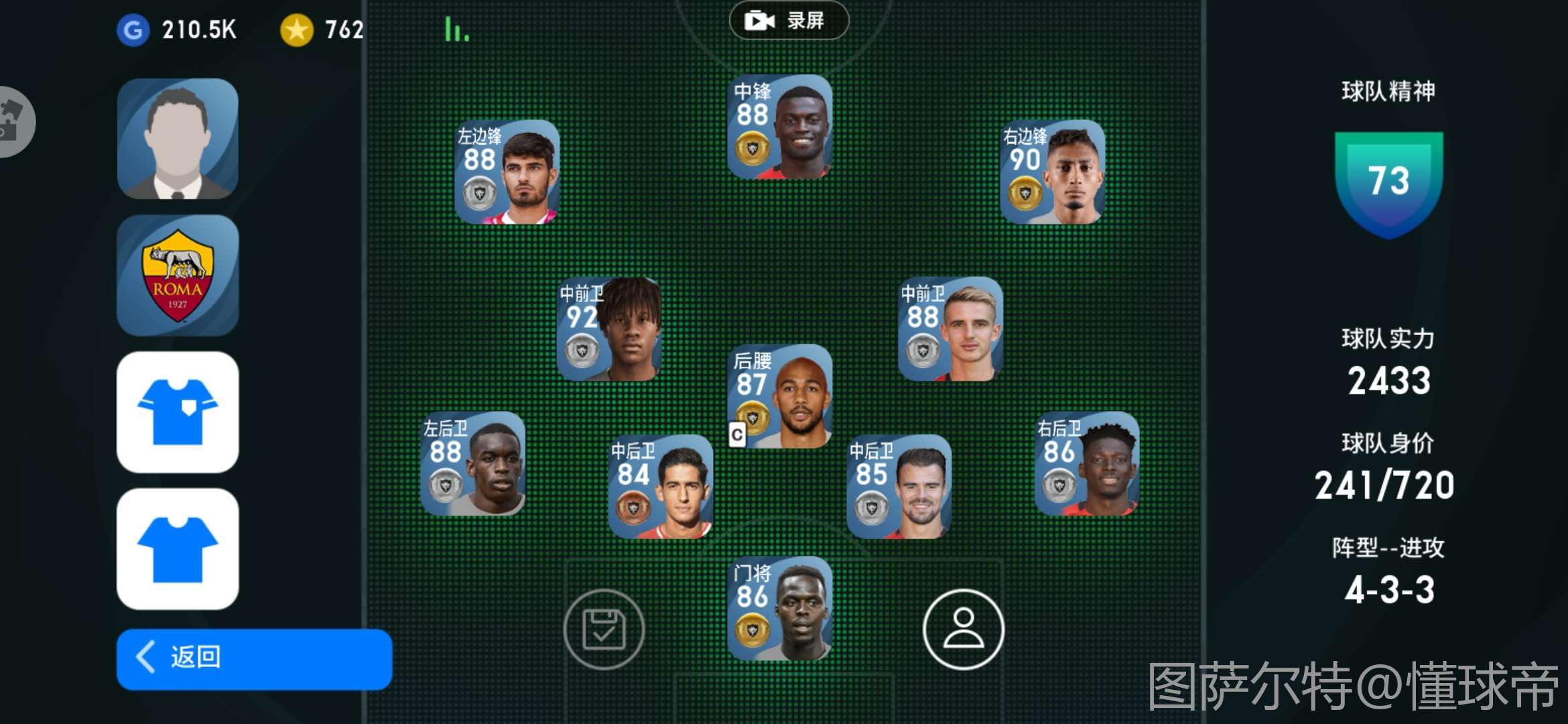Save the lineup with the disk icon
The height and width of the screenshot is (724, 1568).
604,629
